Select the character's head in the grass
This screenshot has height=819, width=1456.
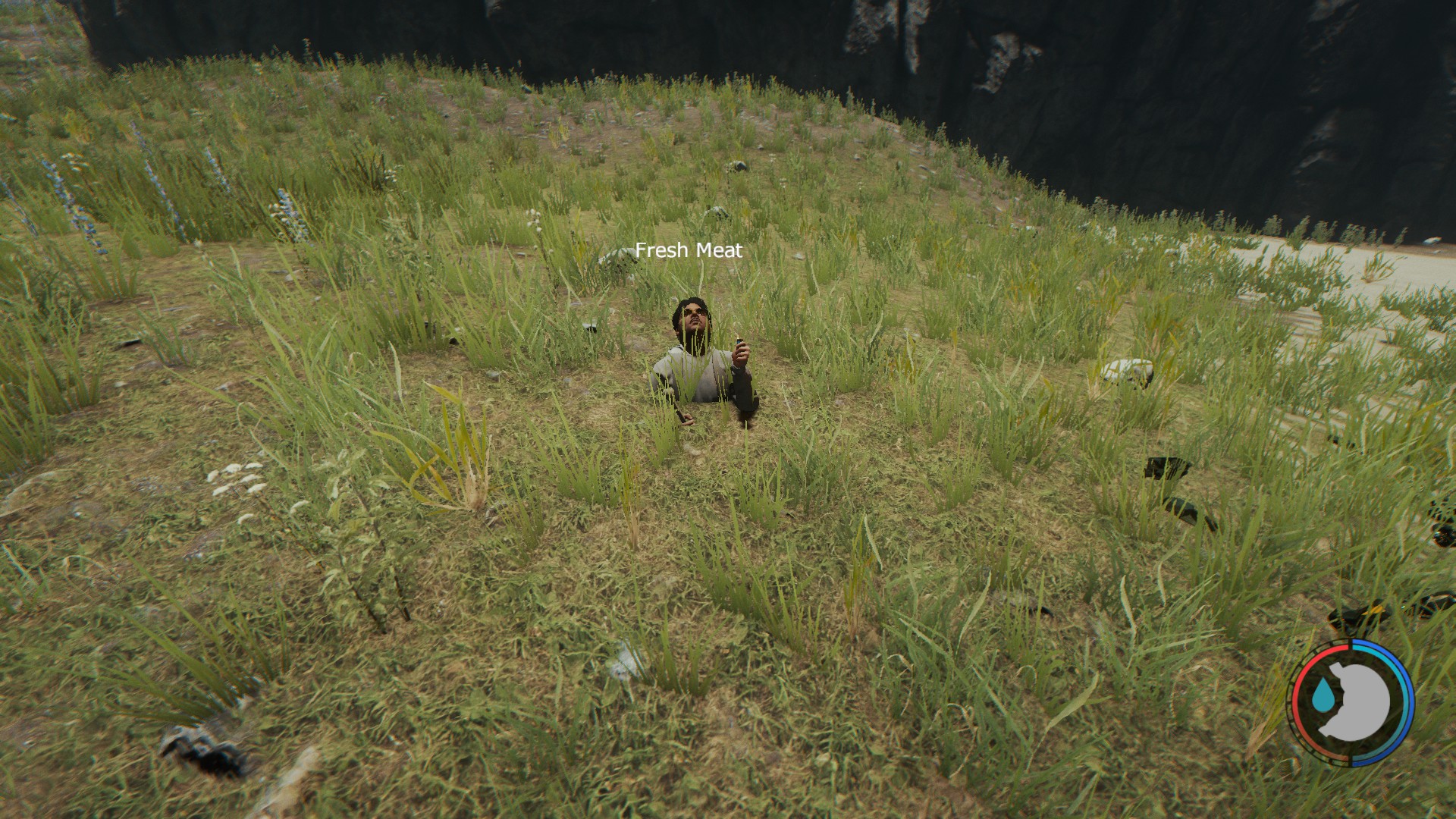pyautogui.click(x=694, y=316)
